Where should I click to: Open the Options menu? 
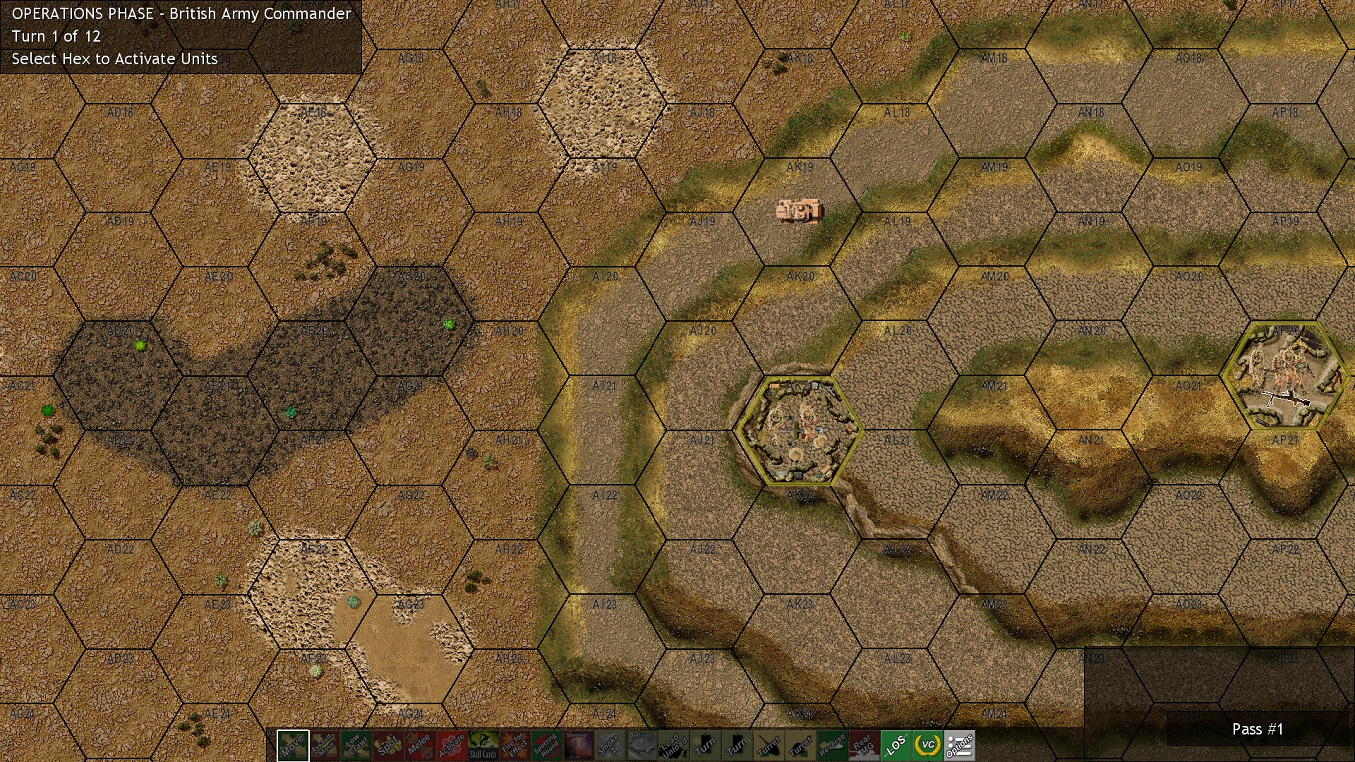pos(960,746)
